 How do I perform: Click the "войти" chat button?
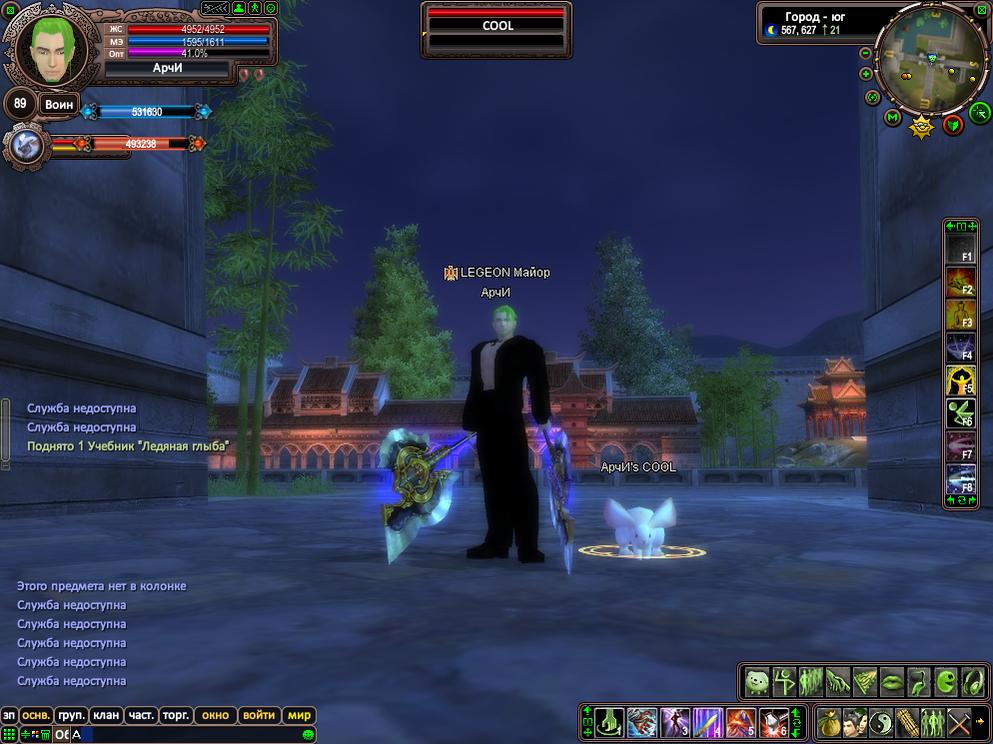(259, 715)
